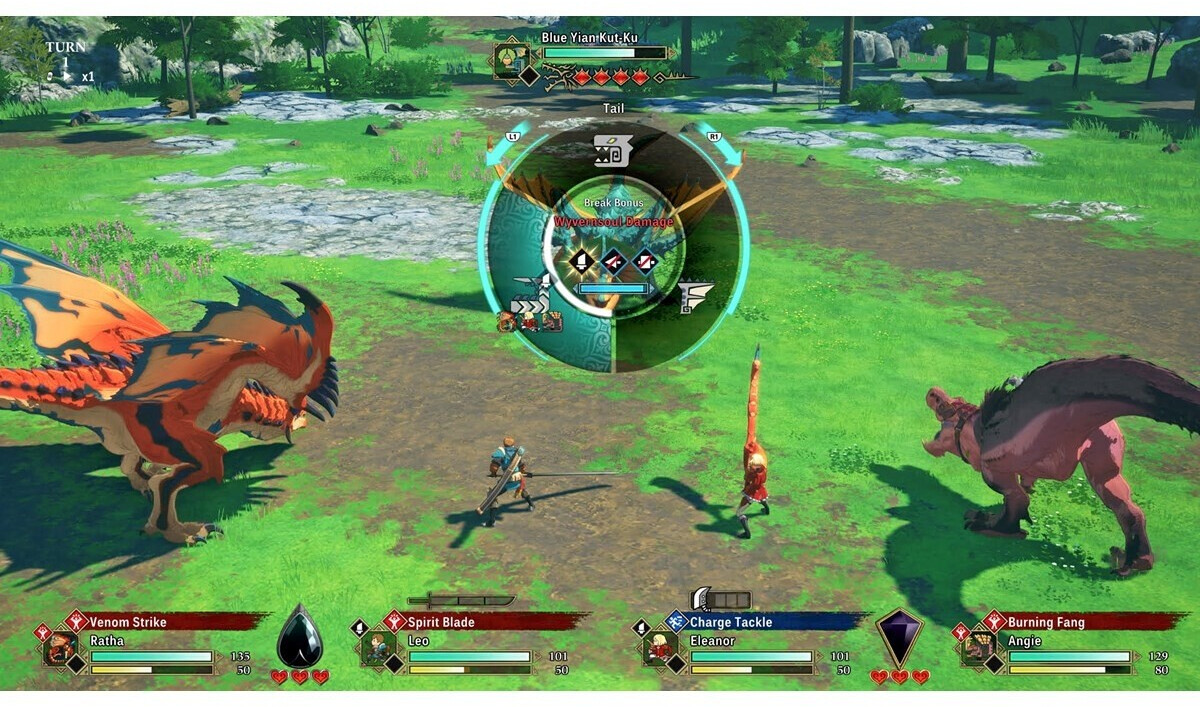Image resolution: width=1200 pixels, height=707 pixels.
Task: Choose the wing part on the target wheel
Action: [x=696, y=296]
